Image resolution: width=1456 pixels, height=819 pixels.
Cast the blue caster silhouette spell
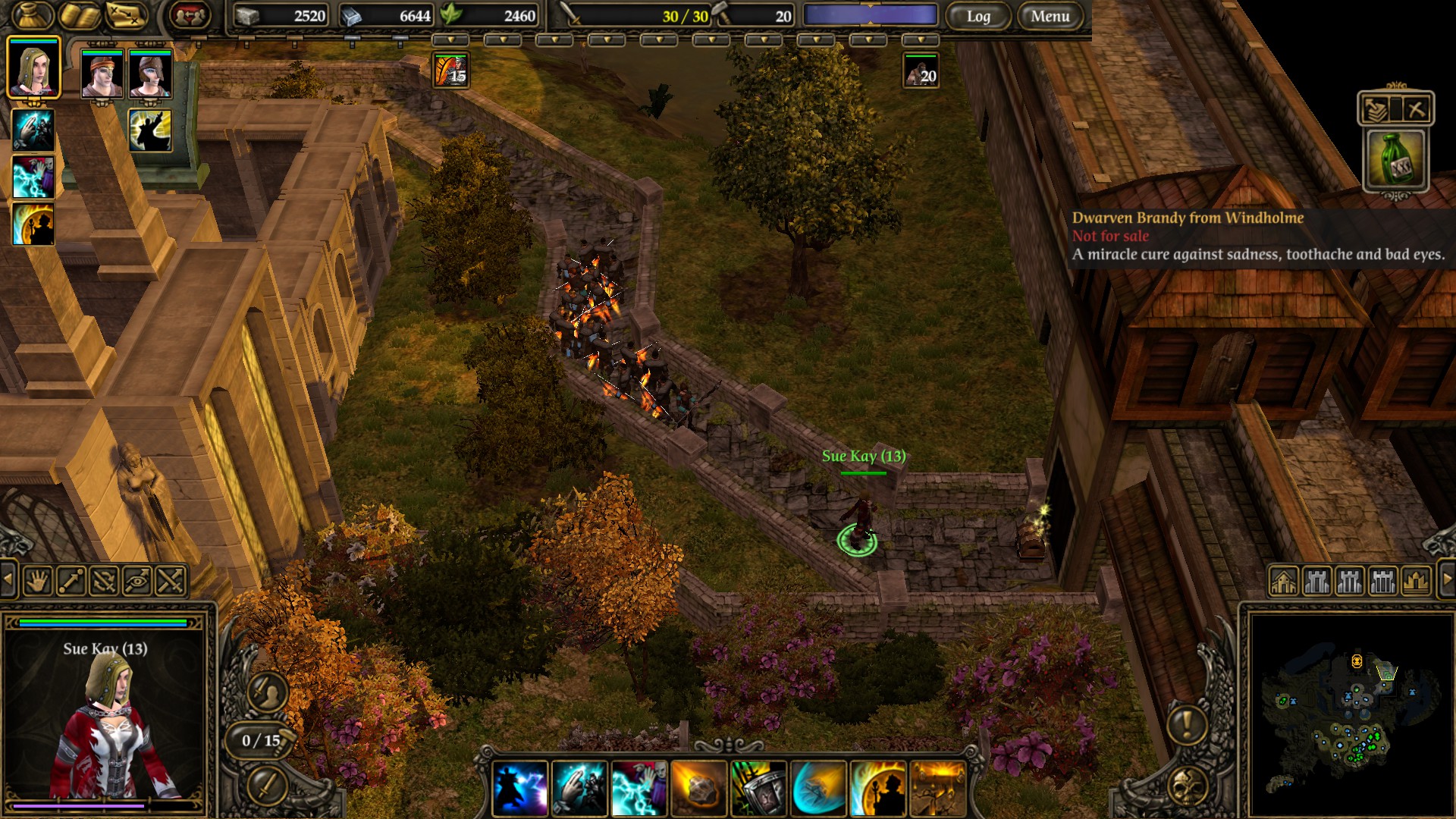point(520,789)
